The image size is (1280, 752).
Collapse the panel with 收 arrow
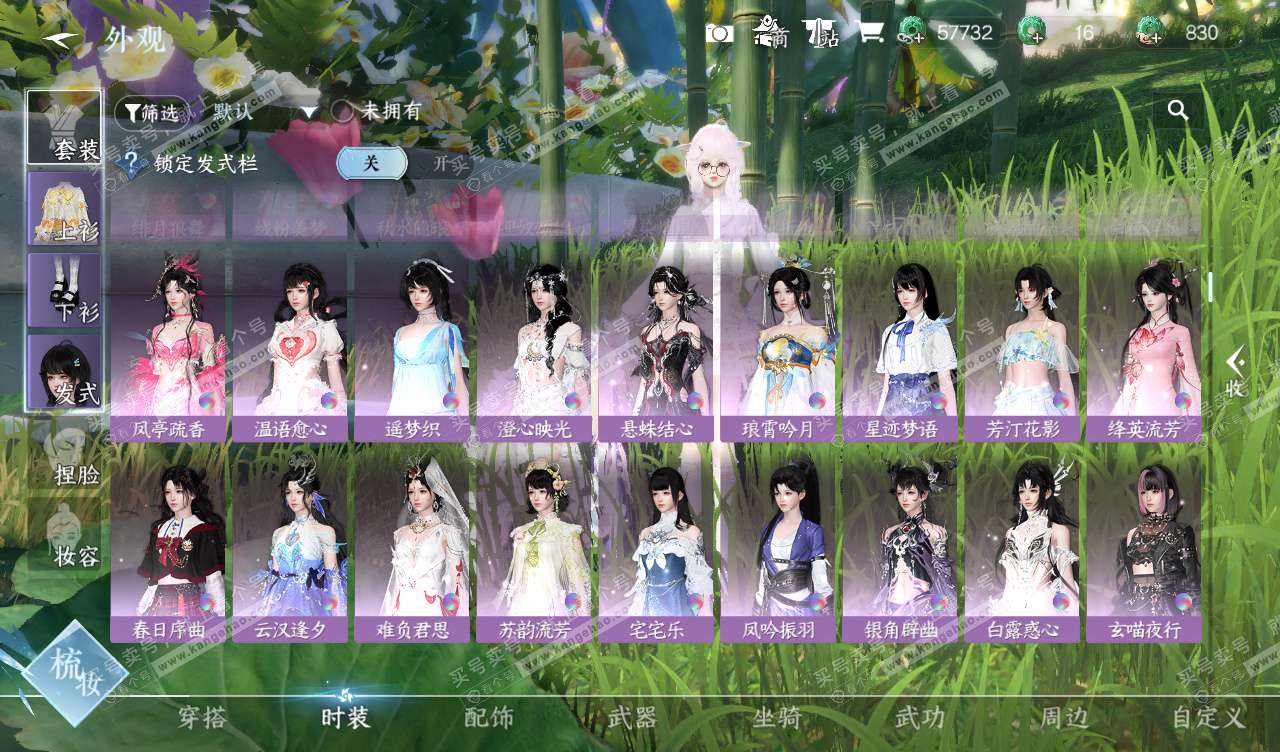1236,371
